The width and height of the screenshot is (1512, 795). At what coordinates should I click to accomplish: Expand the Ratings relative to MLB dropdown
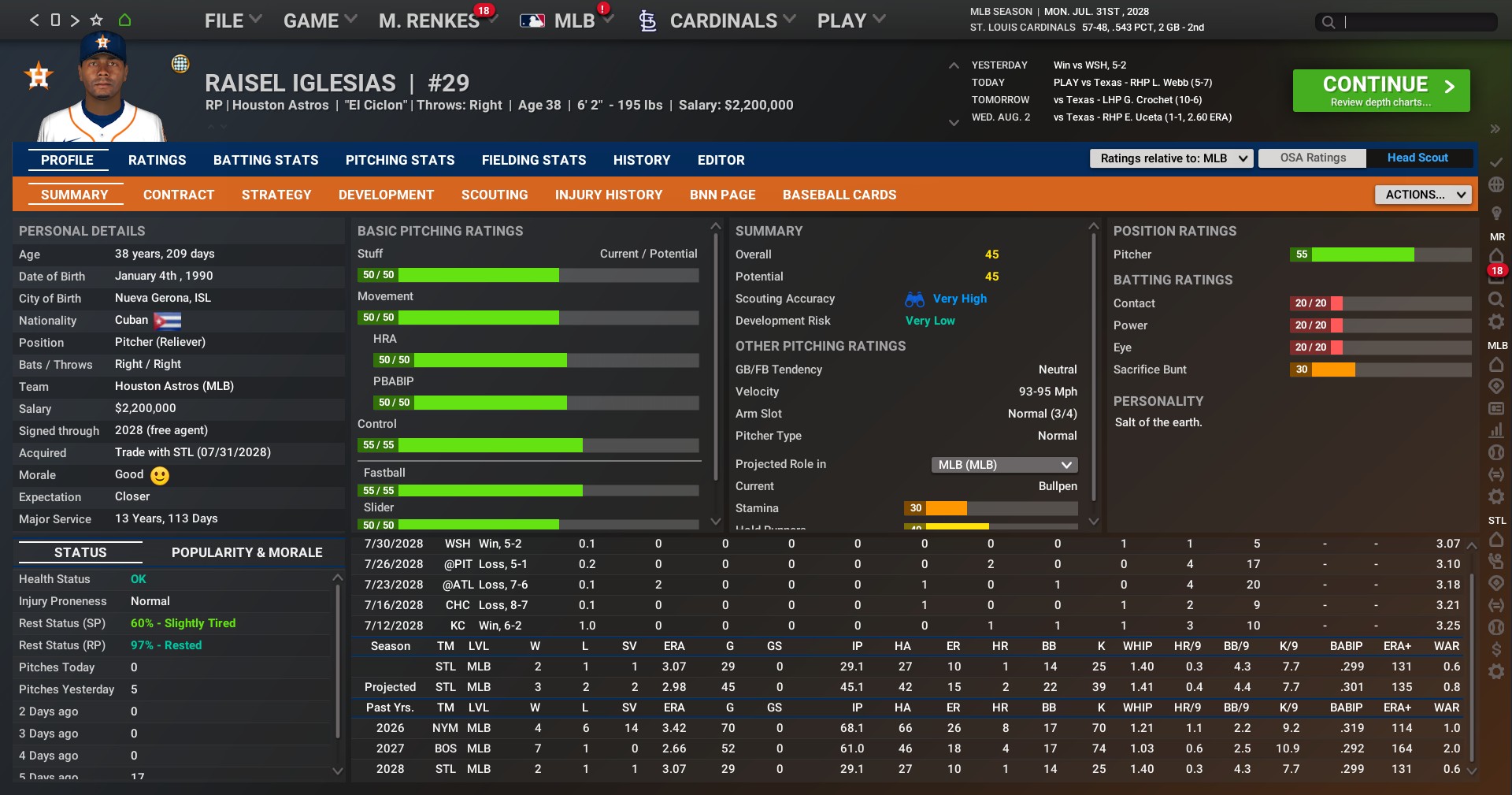1171,158
